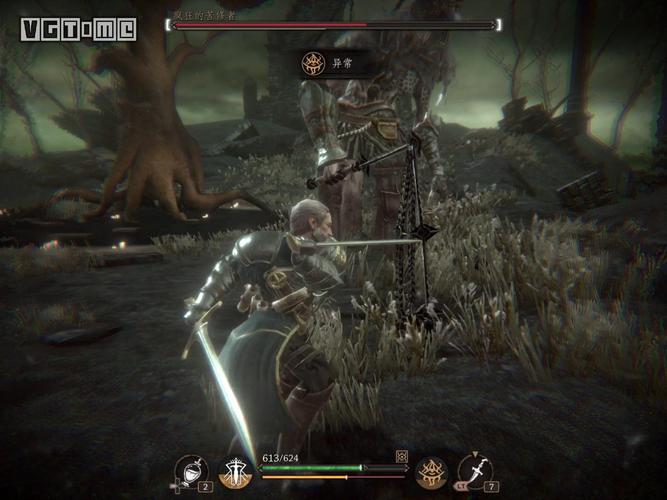Trigger the horned mask ability icon
Image resolution: width=667 pixels, height=500 pixels.
point(431,471)
